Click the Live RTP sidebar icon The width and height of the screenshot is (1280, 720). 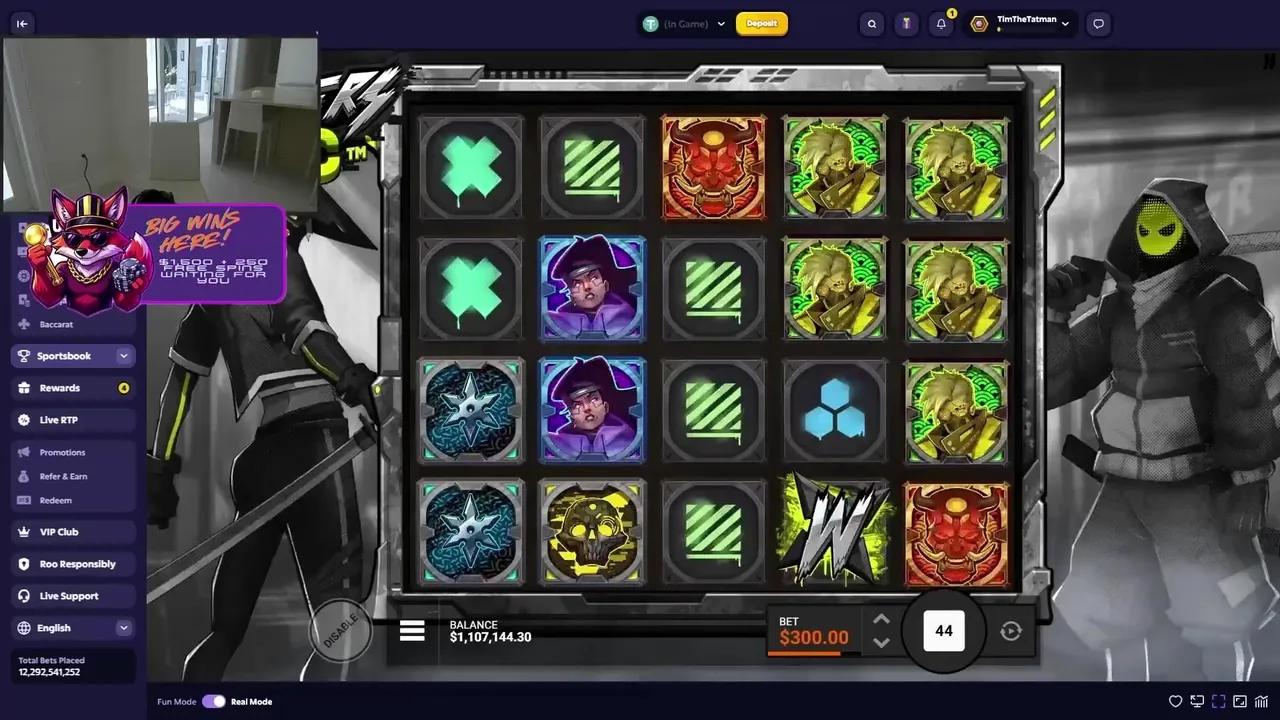point(24,419)
